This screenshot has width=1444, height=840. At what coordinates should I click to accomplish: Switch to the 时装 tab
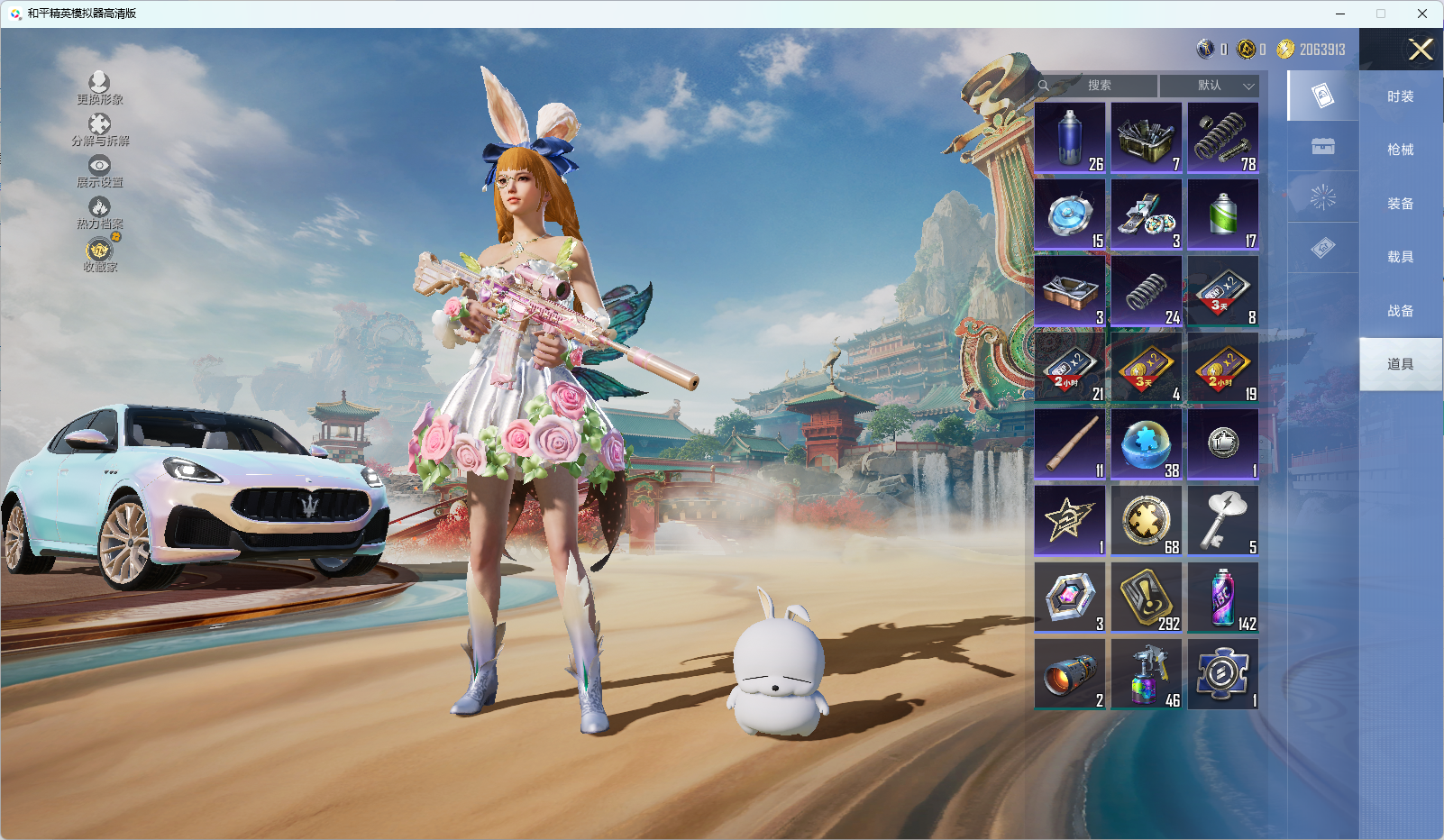pyautogui.click(x=1400, y=96)
